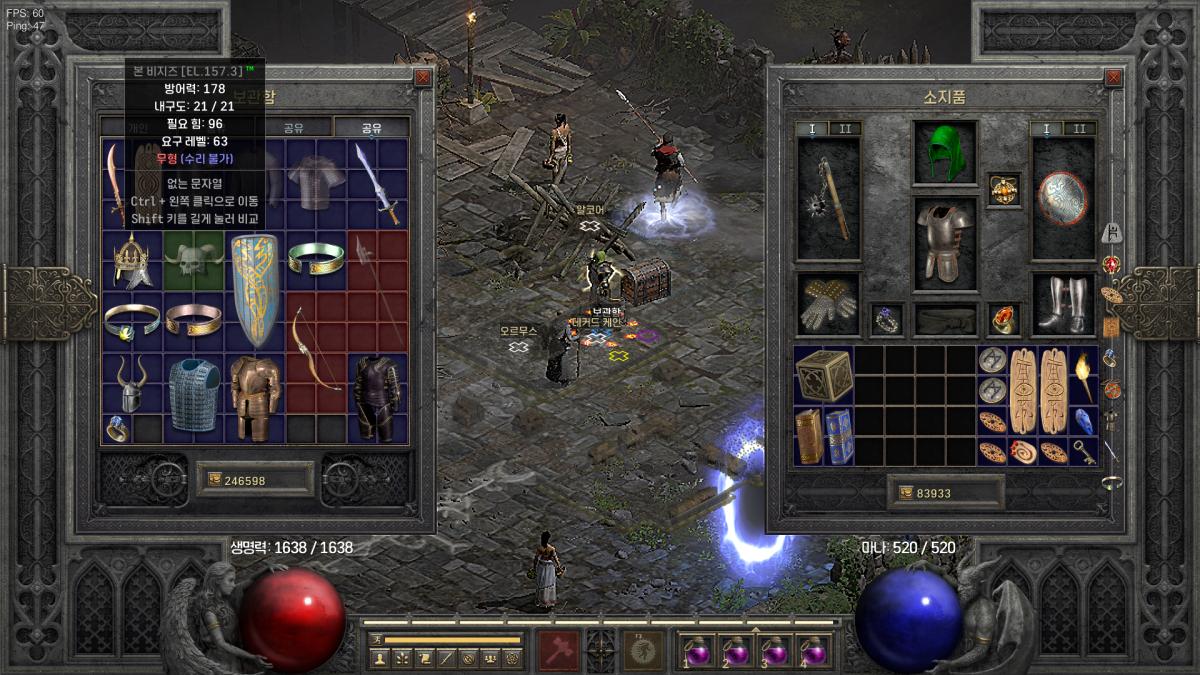Pick up the blue crystal sword in stash
Screen dimensions: 1200x675
click(x=377, y=183)
